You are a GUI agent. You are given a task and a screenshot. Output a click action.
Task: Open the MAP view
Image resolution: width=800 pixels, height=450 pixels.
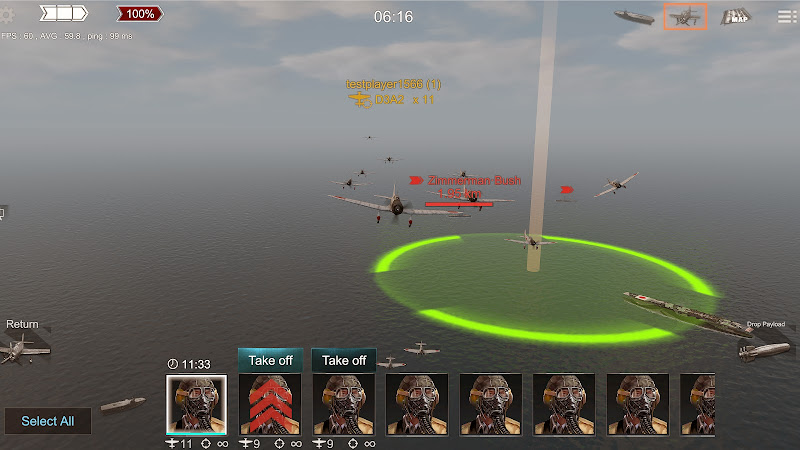(x=737, y=16)
